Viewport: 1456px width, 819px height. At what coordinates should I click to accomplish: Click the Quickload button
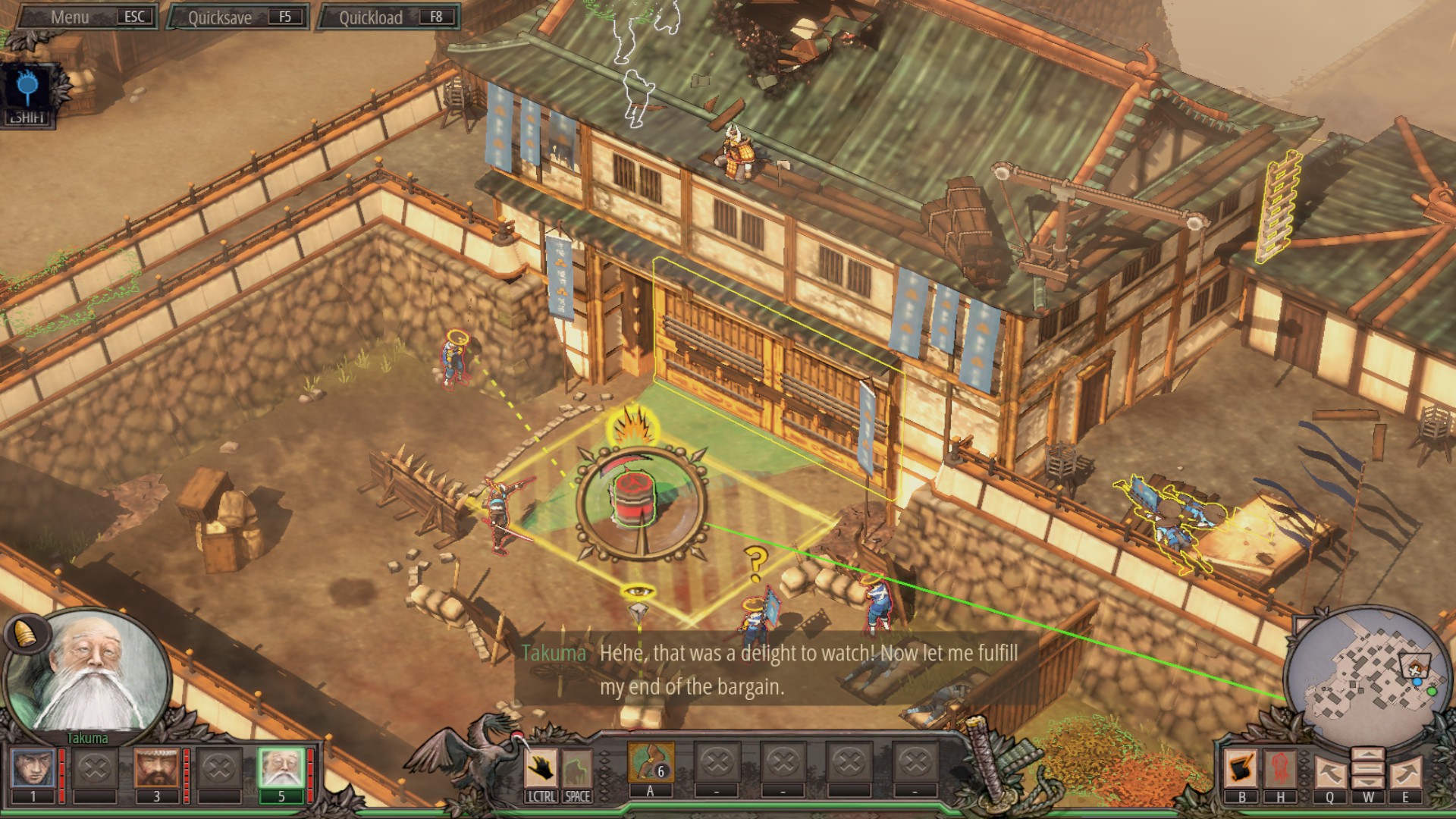(x=388, y=17)
